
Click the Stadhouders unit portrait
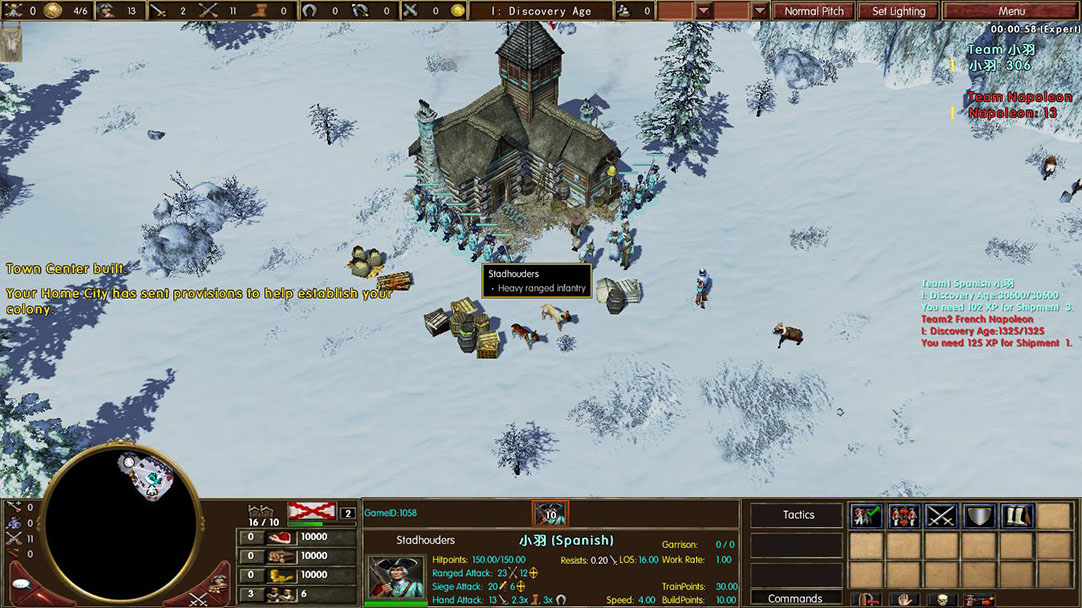[x=389, y=578]
